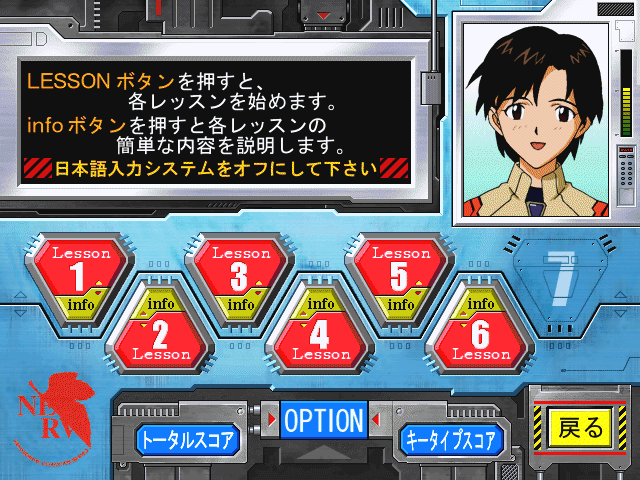Viewport: 640px width, 480px height.
Task: Start Lesson 2
Action: pos(160,338)
